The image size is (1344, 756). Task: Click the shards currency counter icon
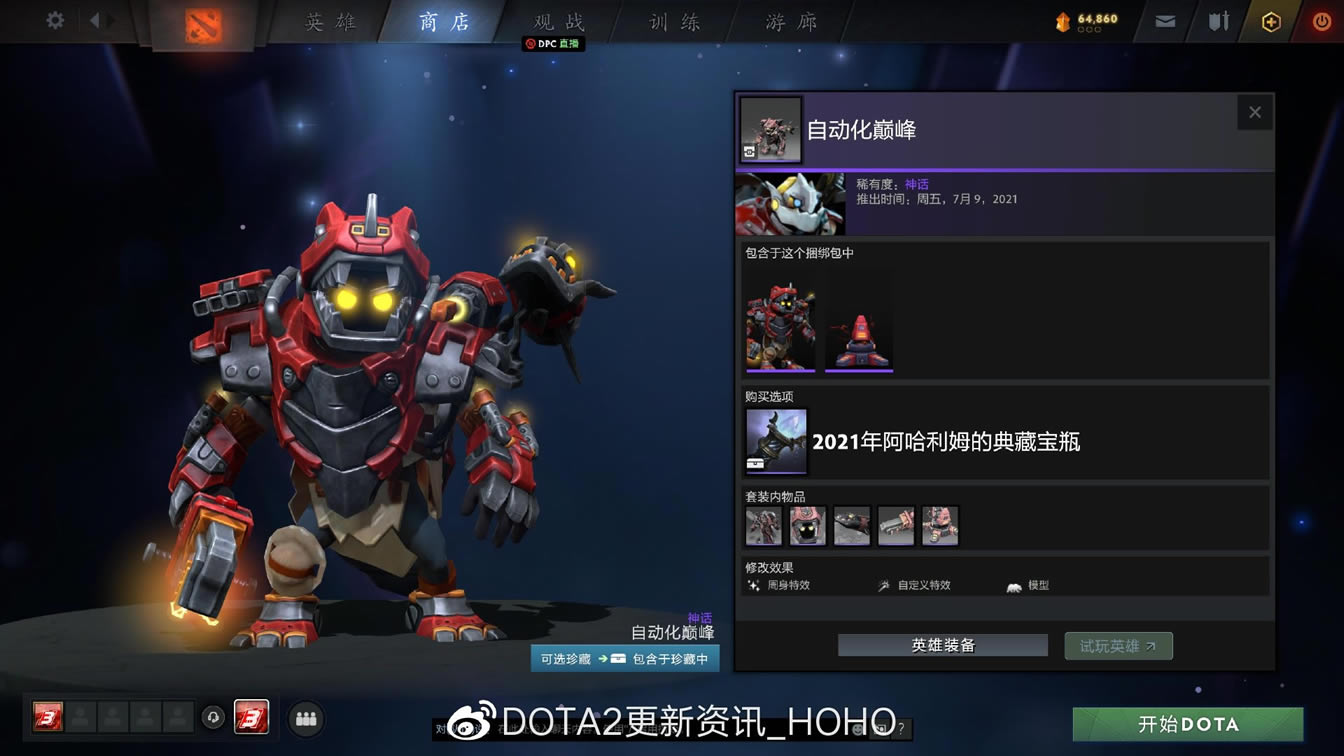pos(1063,19)
